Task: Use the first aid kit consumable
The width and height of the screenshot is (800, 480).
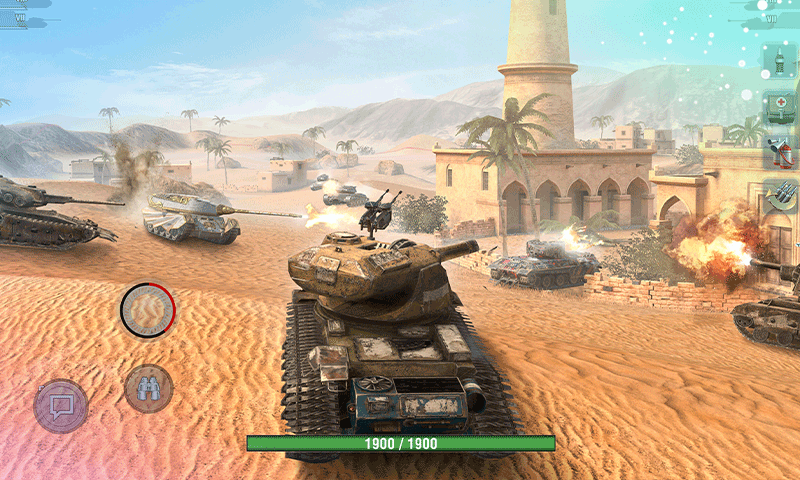Action: coord(779,107)
